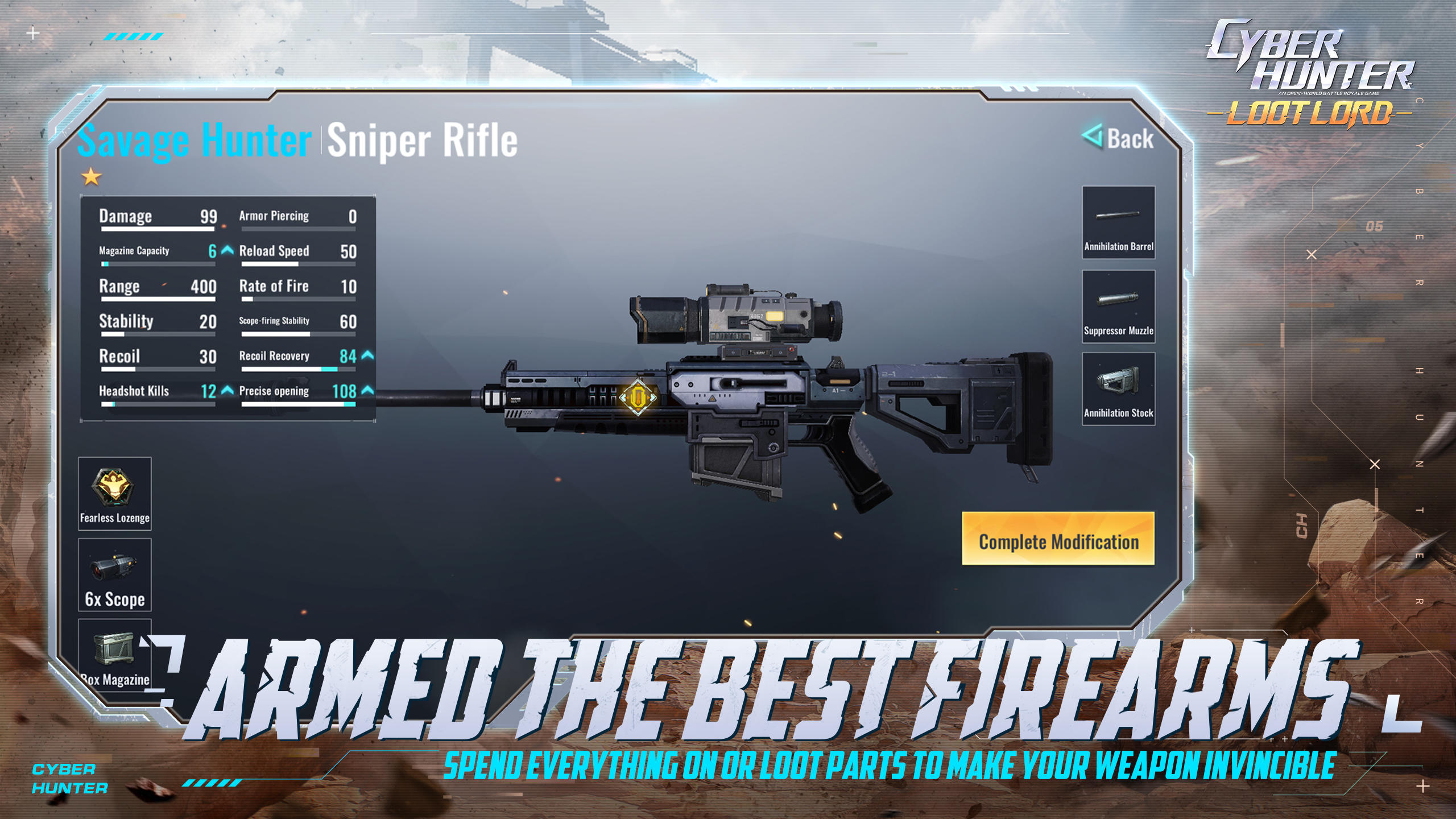Toggle the scope mounted on the rifle
The height and width of the screenshot is (819, 1456).
click(x=734, y=316)
